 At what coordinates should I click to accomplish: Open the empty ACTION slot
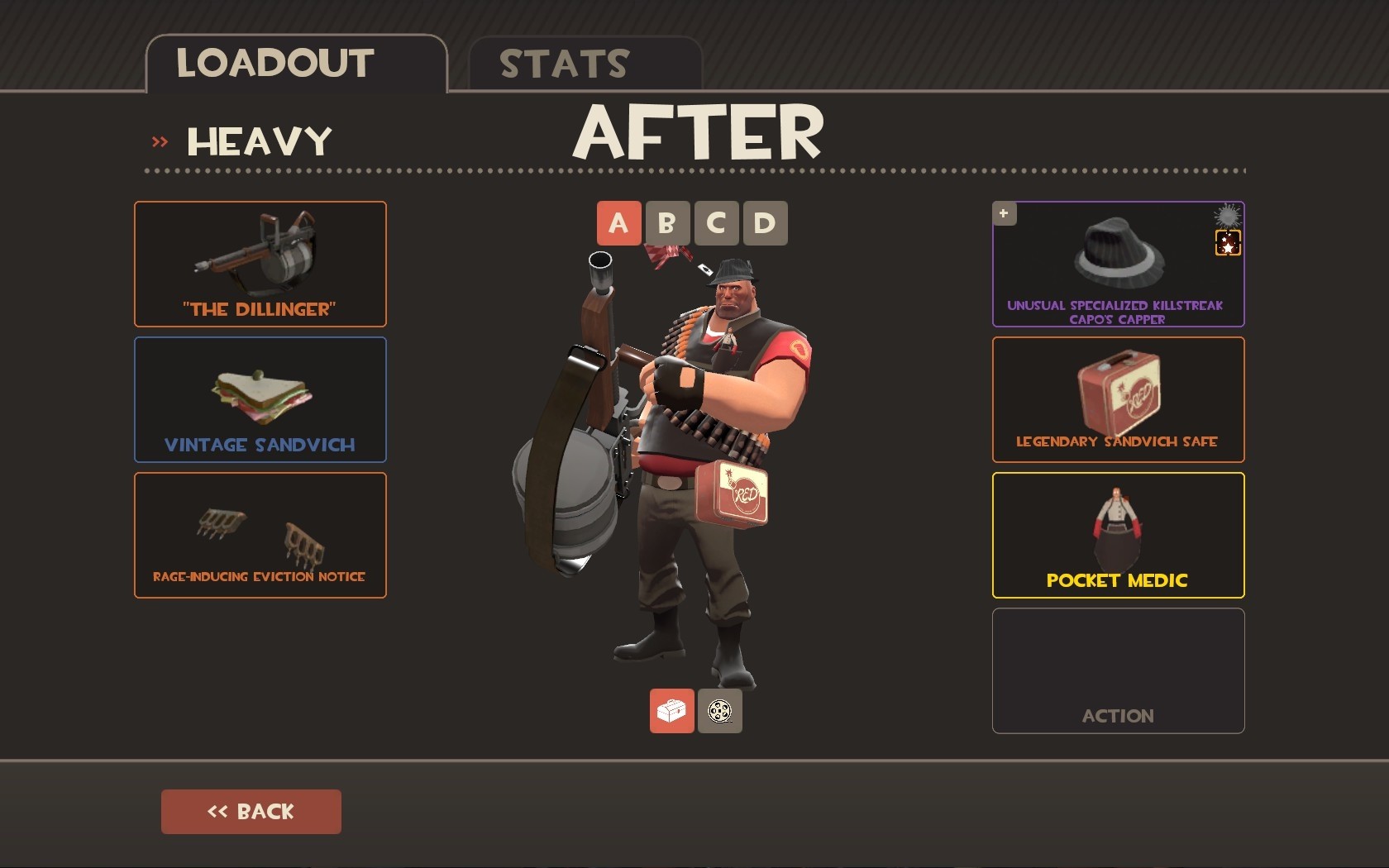click(x=1117, y=670)
